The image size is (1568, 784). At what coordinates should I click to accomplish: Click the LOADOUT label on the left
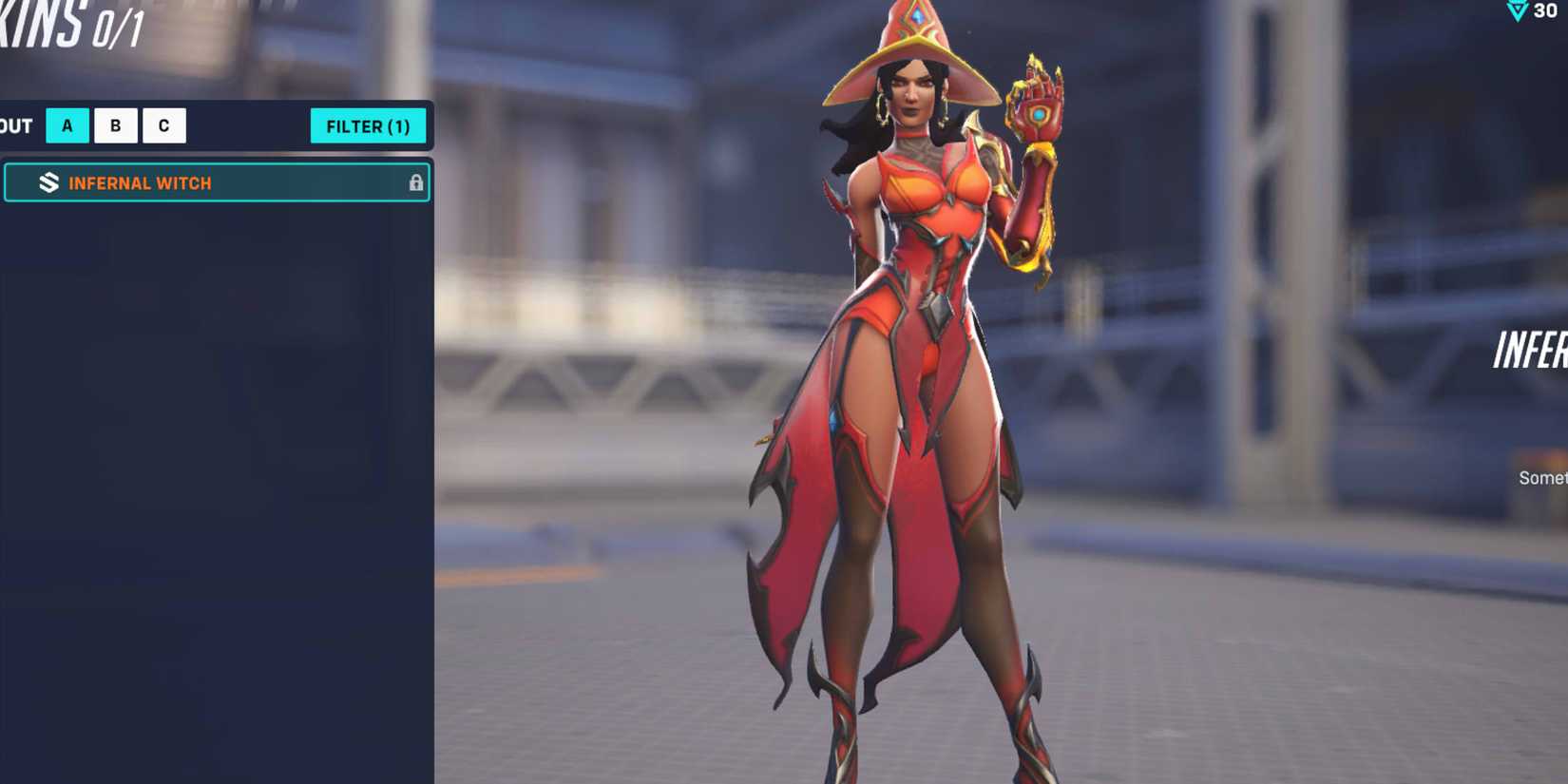14,124
